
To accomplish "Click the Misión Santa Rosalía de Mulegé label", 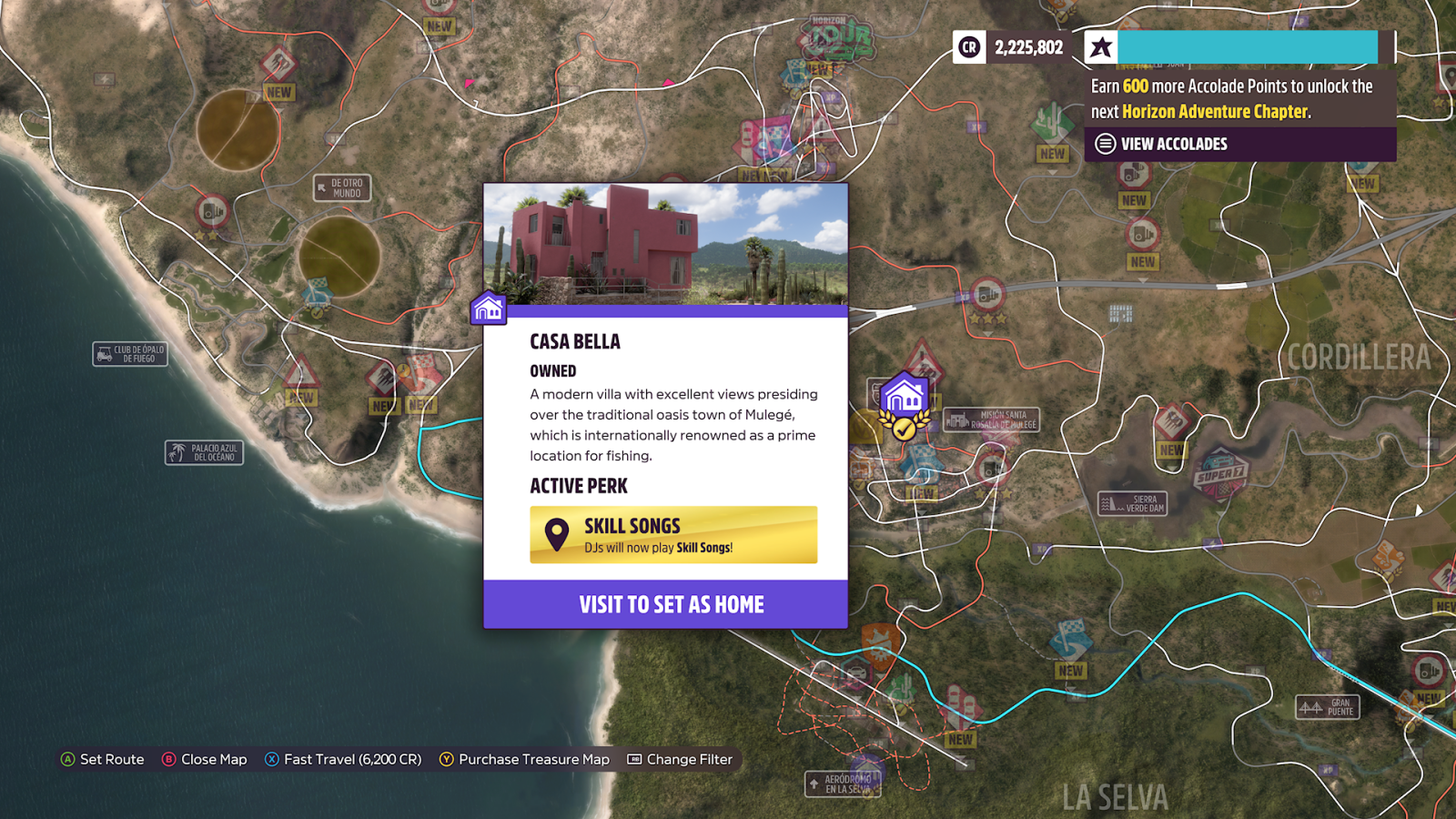I will click(x=992, y=420).
